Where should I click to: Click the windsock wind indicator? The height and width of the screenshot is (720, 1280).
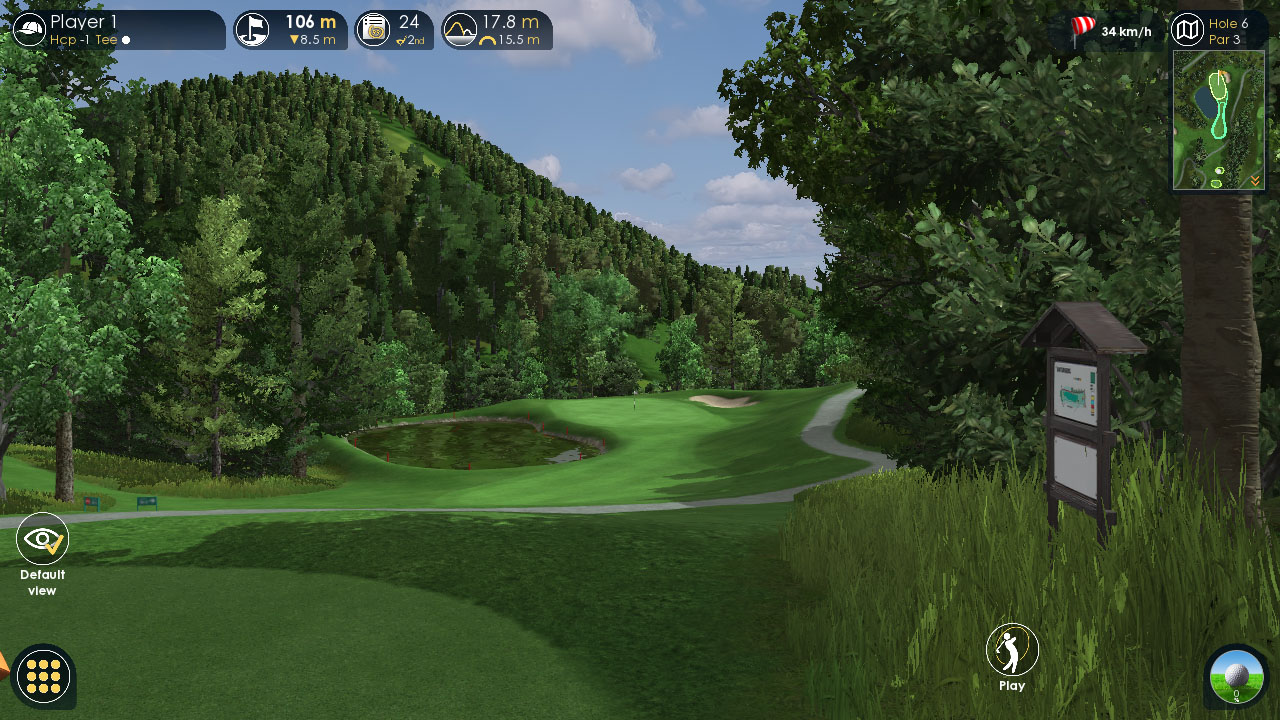(x=1084, y=29)
